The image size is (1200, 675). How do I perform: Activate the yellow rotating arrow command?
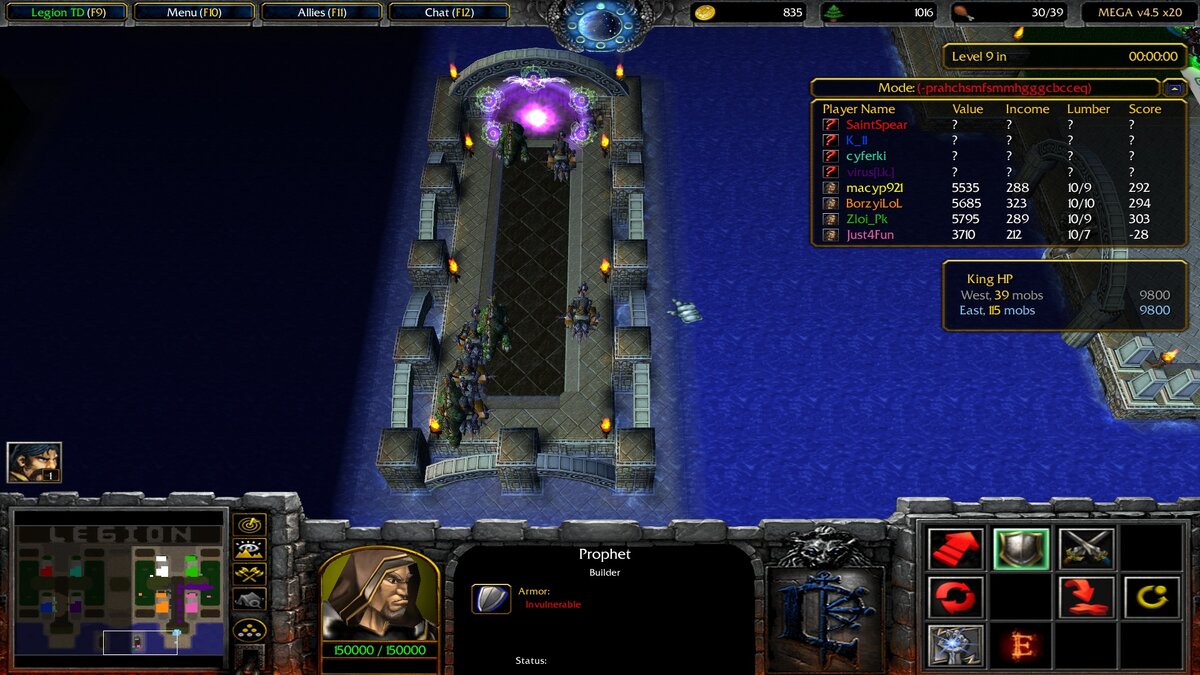click(x=1152, y=597)
